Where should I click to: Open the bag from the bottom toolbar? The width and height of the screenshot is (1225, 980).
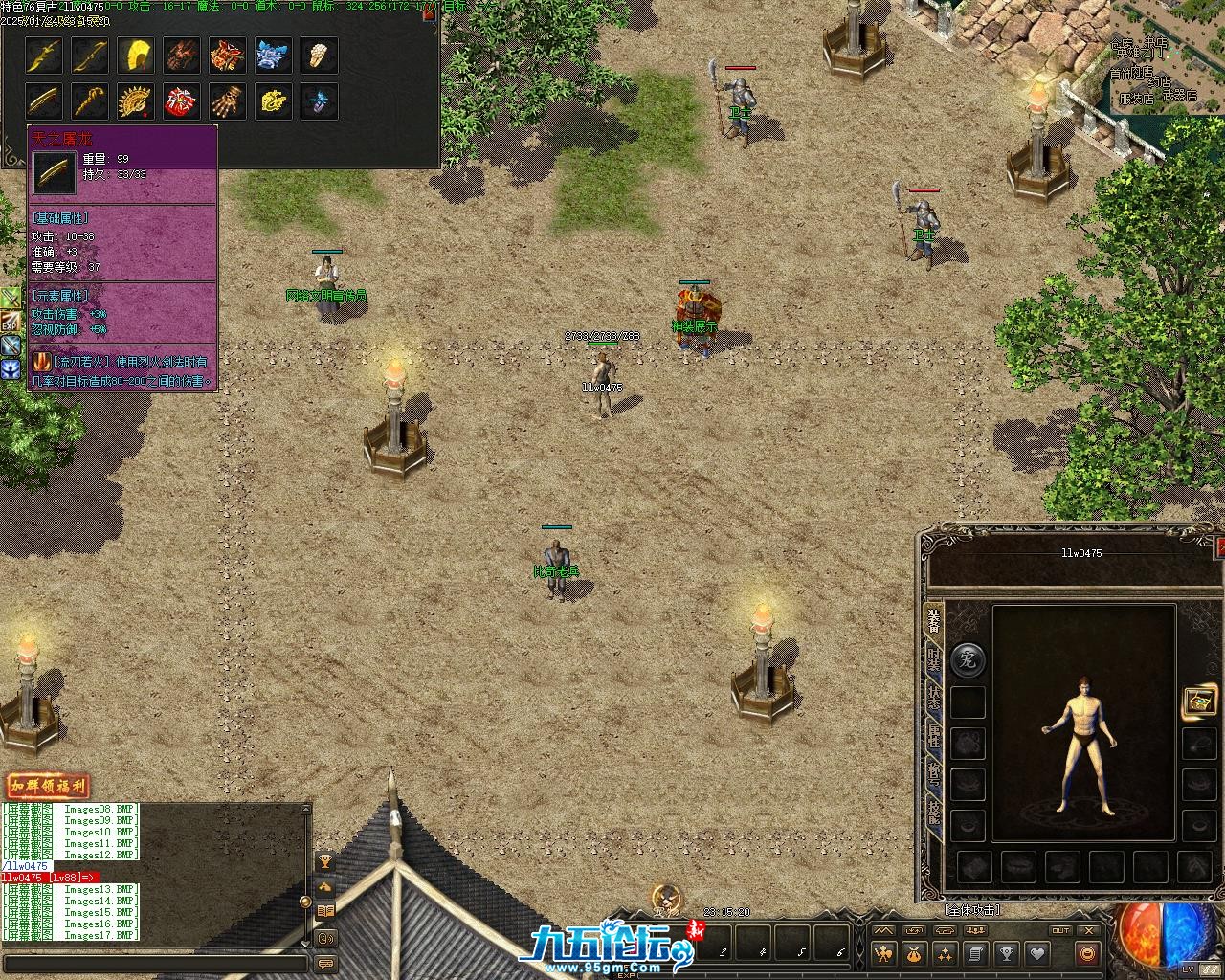pos(914,954)
